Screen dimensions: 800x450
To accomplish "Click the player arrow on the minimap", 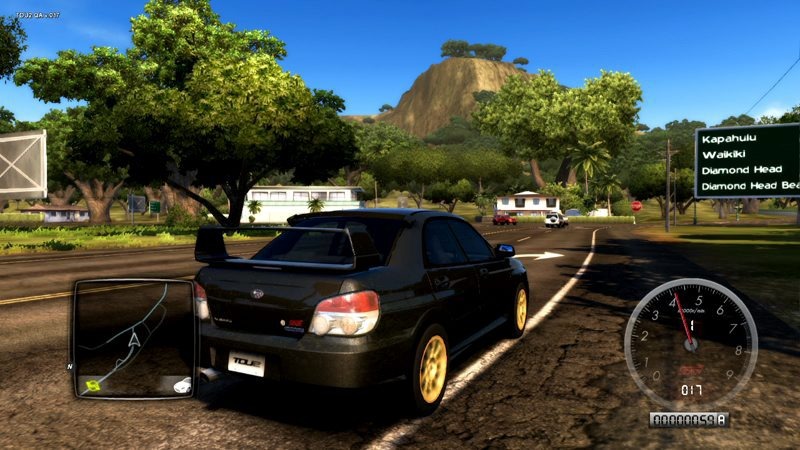I will tap(133, 342).
